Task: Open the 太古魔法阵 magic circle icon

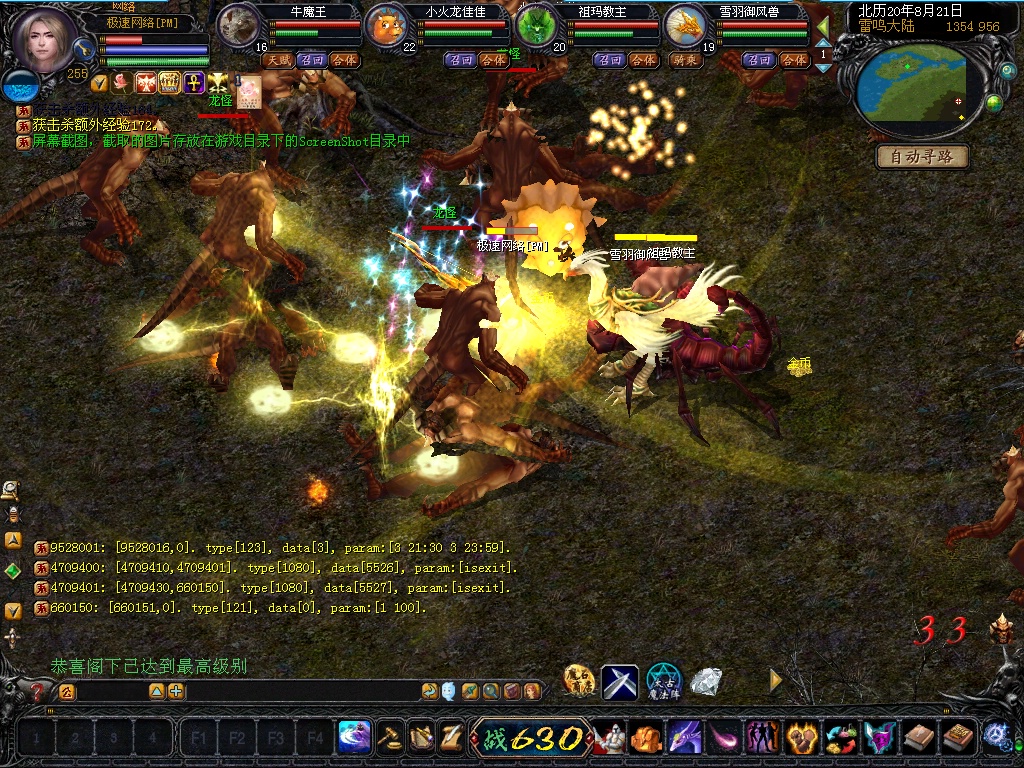Action: 663,682
